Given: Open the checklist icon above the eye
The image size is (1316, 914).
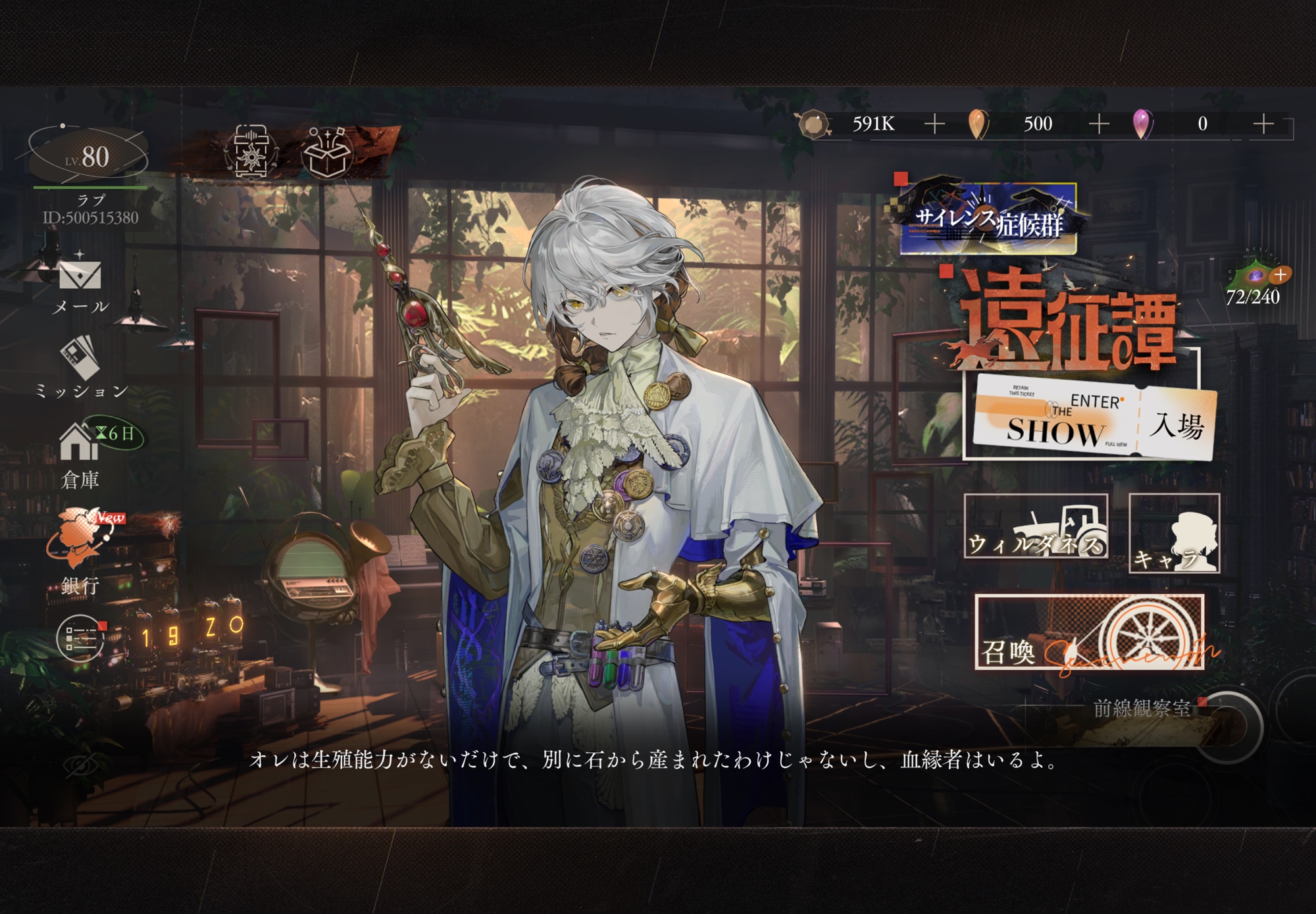Looking at the screenshot, I should 80,637.
